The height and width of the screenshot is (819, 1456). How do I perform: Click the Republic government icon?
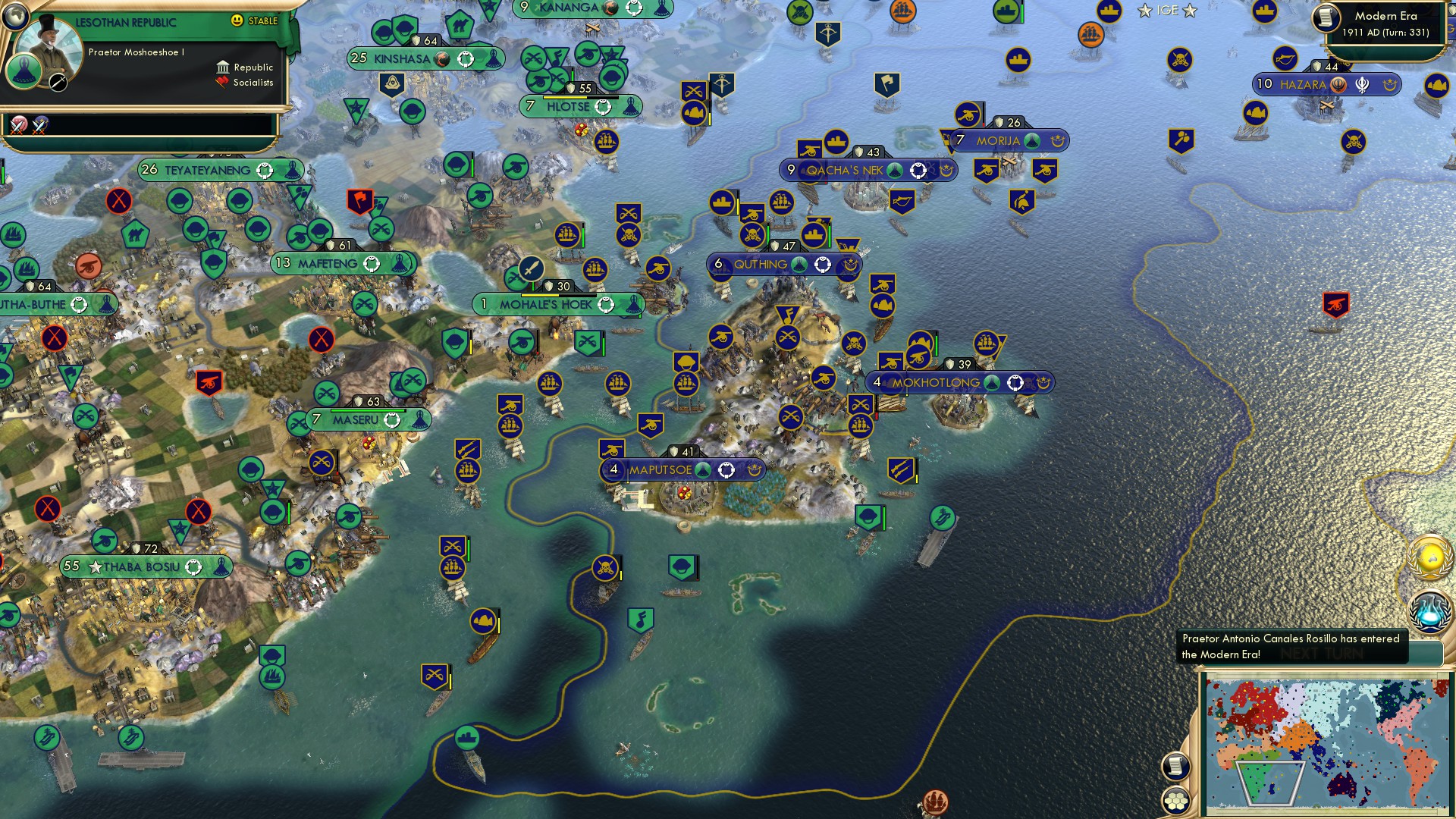(x=221, y=67)
